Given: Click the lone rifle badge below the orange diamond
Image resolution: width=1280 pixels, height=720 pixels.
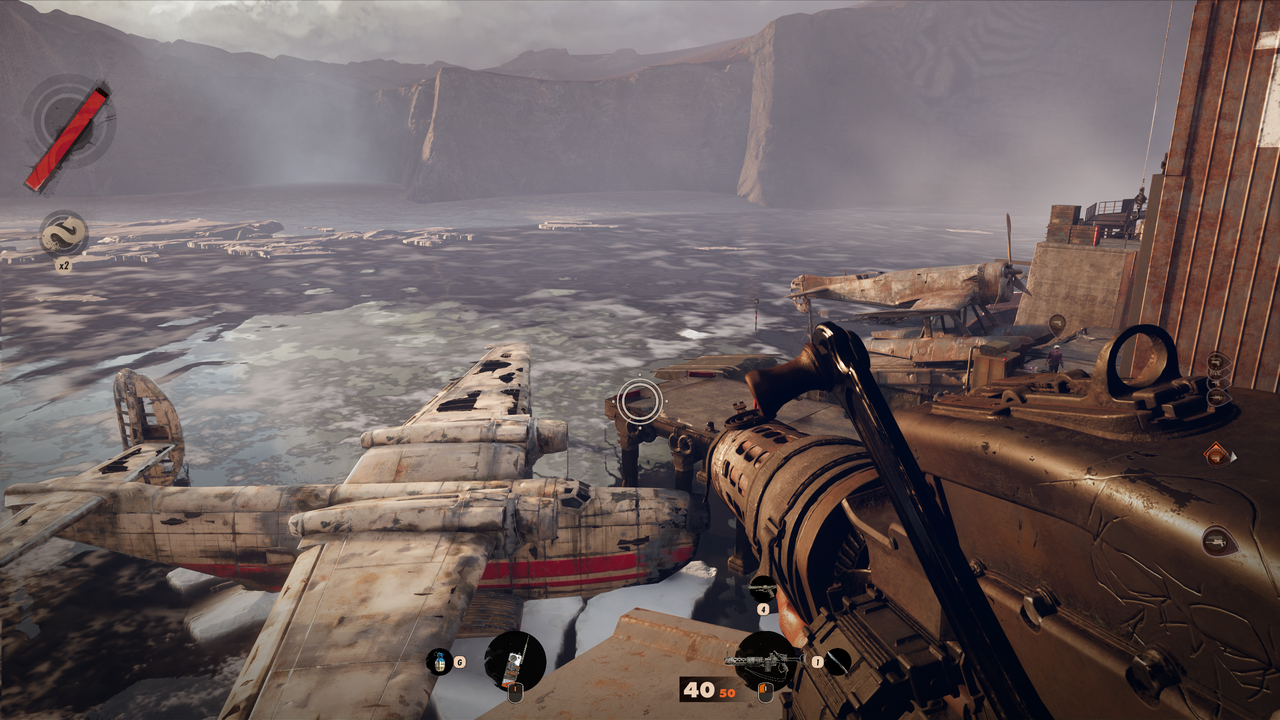Looking at the screenshot, I should pos(1217,540).
